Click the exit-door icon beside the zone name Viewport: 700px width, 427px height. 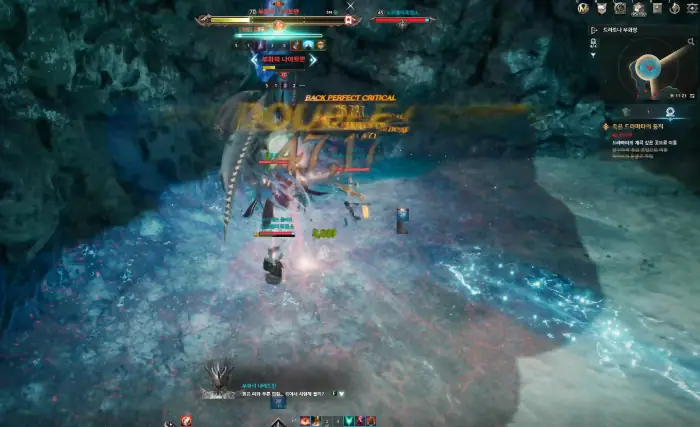tap(593, 30)
